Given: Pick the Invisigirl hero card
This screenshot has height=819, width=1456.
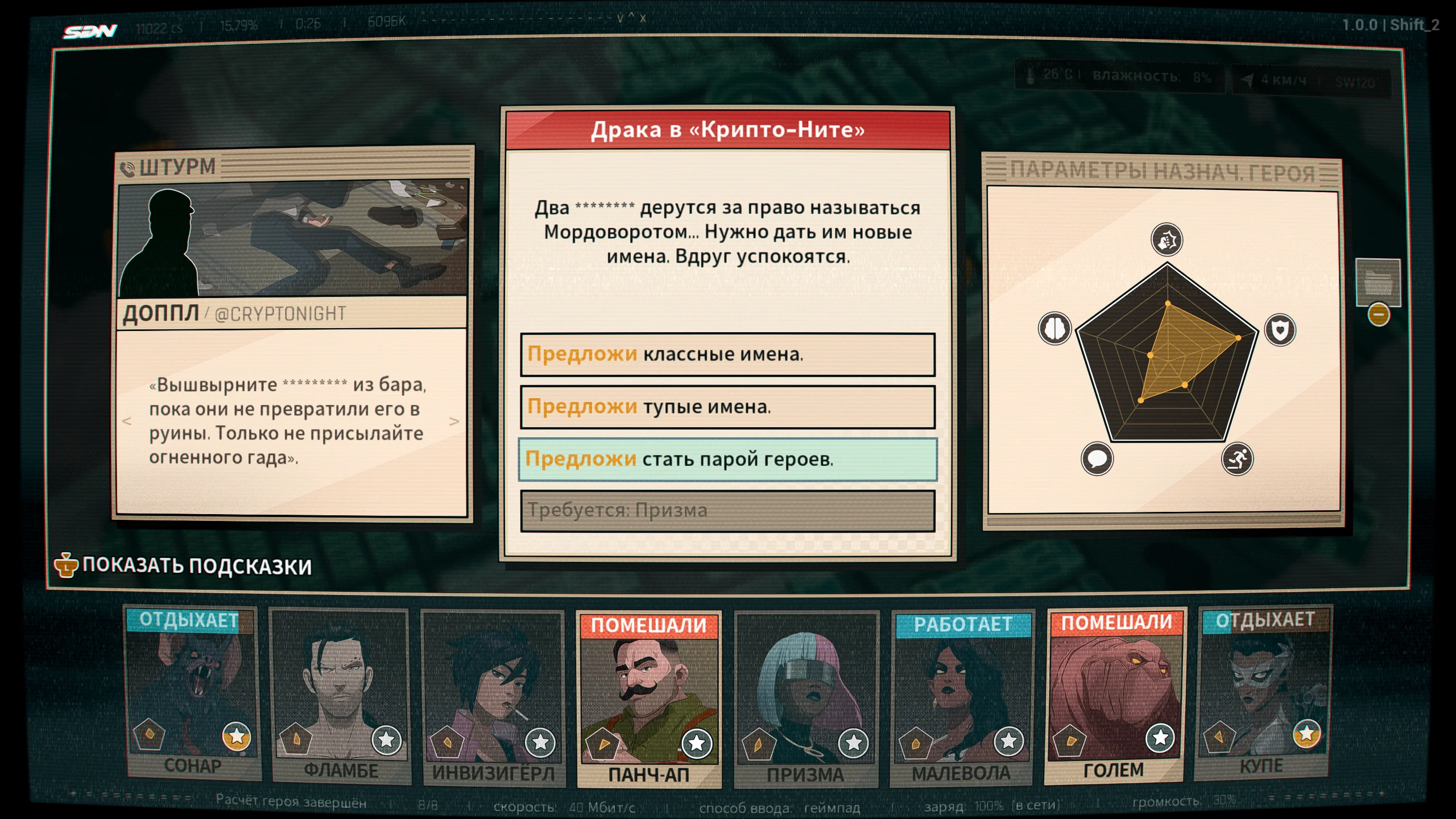Looking at the screenshot, I should [493, 697].
